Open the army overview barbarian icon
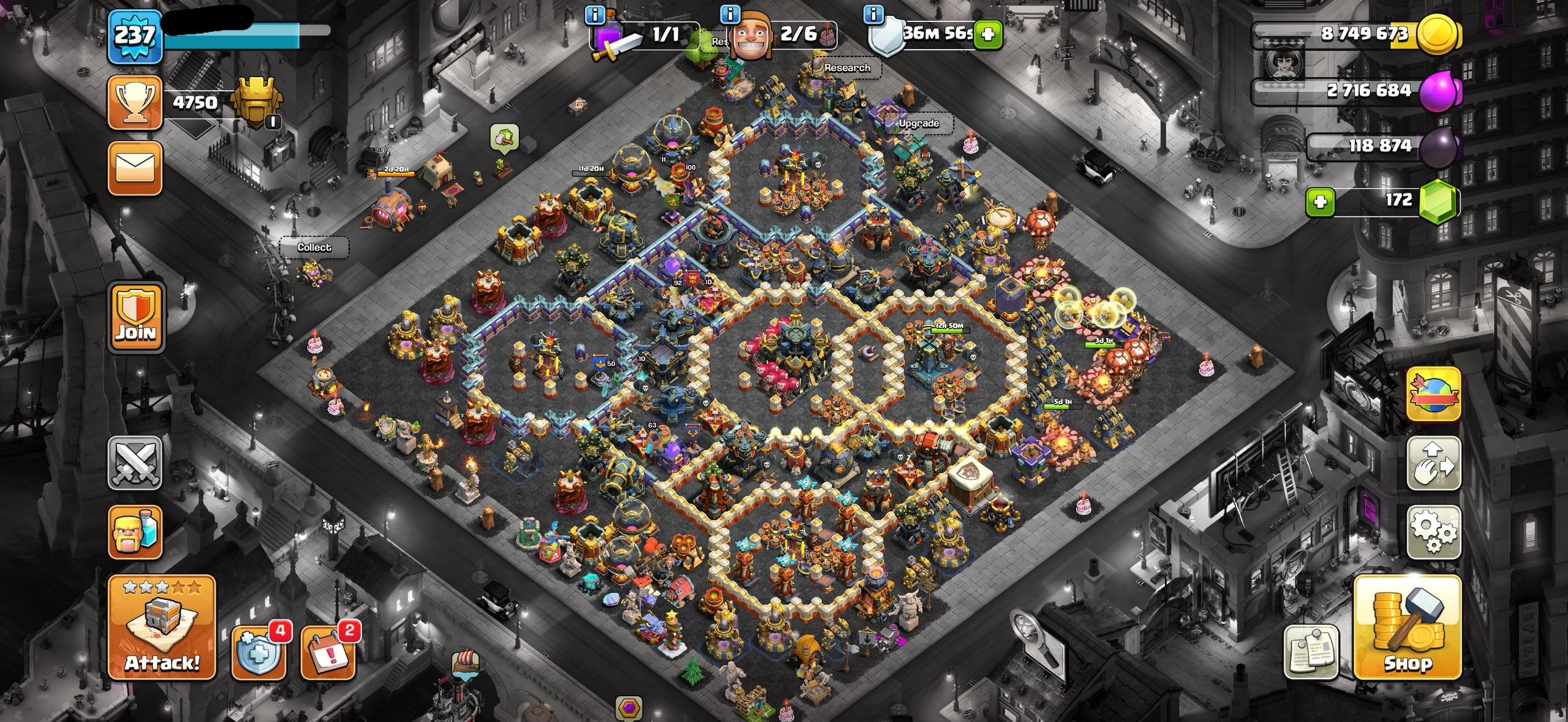1568x722 pixels. (135, 532)
